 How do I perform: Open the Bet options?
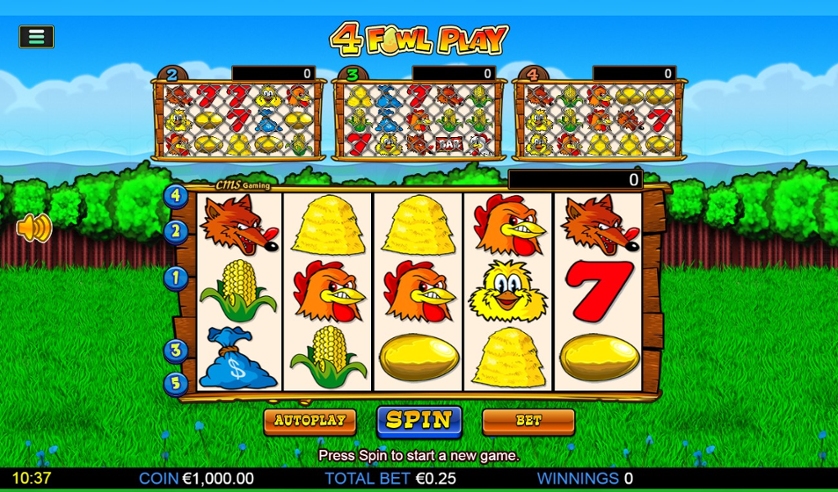tap(528, 421)
